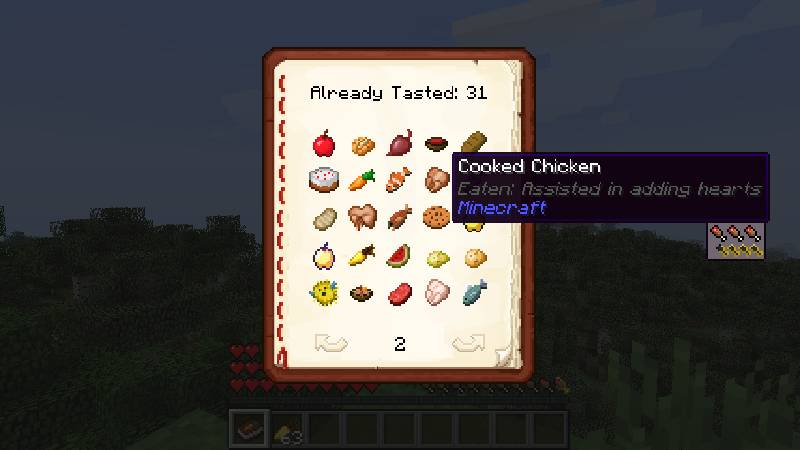
Task: Select the raw fish icon
Action: pos(473,292)
